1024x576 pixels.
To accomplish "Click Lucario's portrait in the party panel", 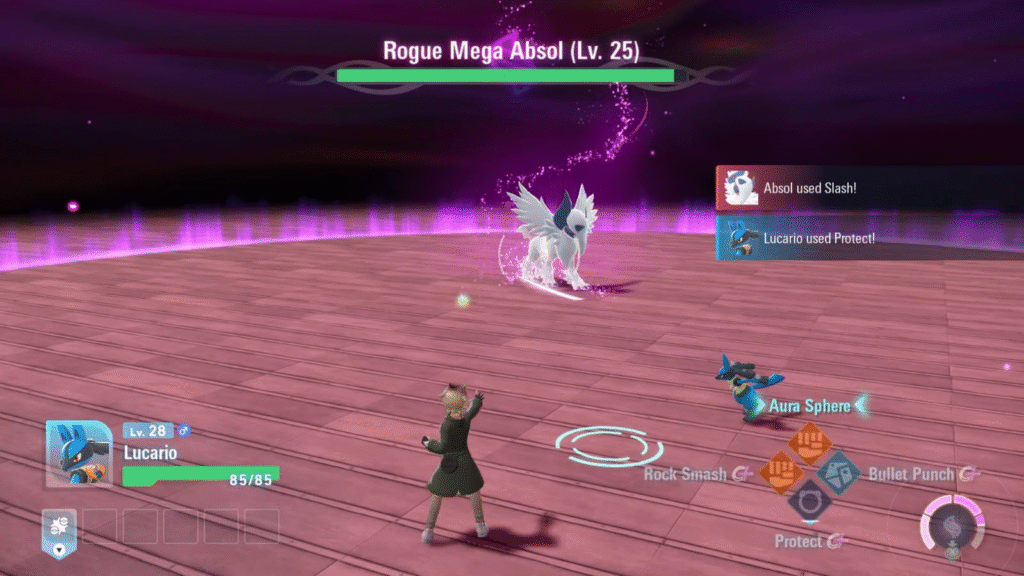I will tap(79, 453).
